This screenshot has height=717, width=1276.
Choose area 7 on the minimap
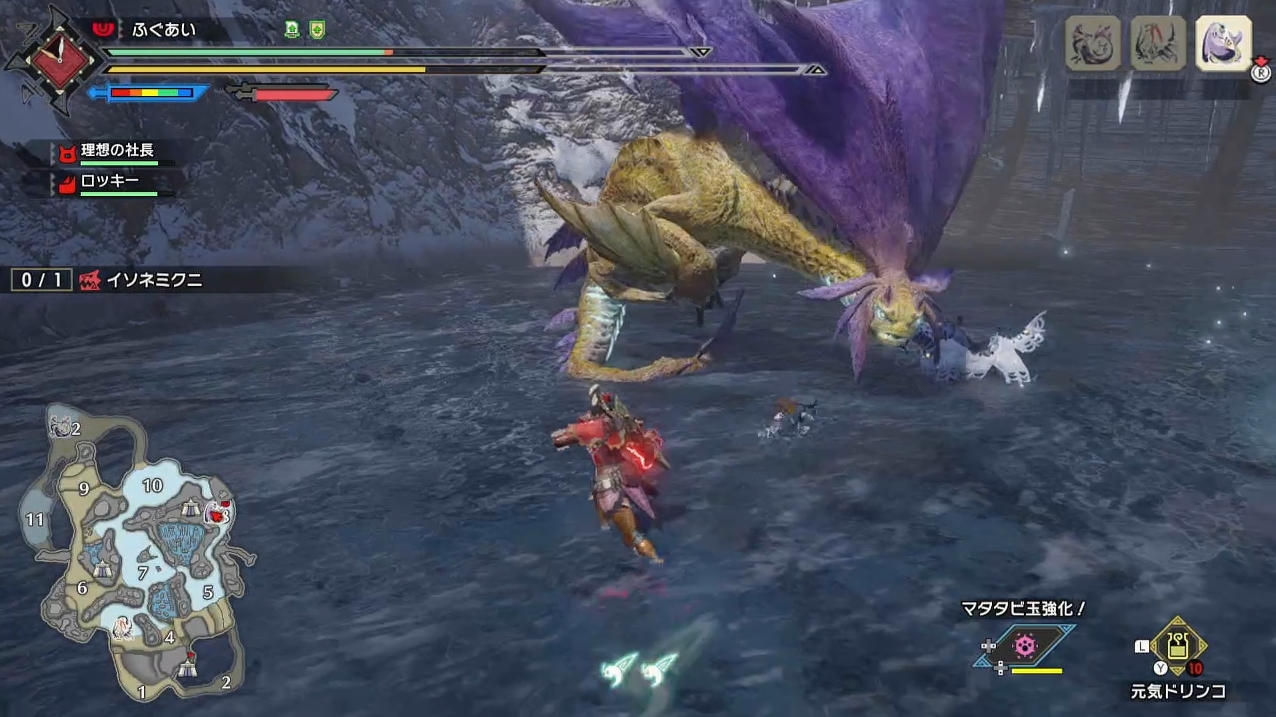point(143,573)
